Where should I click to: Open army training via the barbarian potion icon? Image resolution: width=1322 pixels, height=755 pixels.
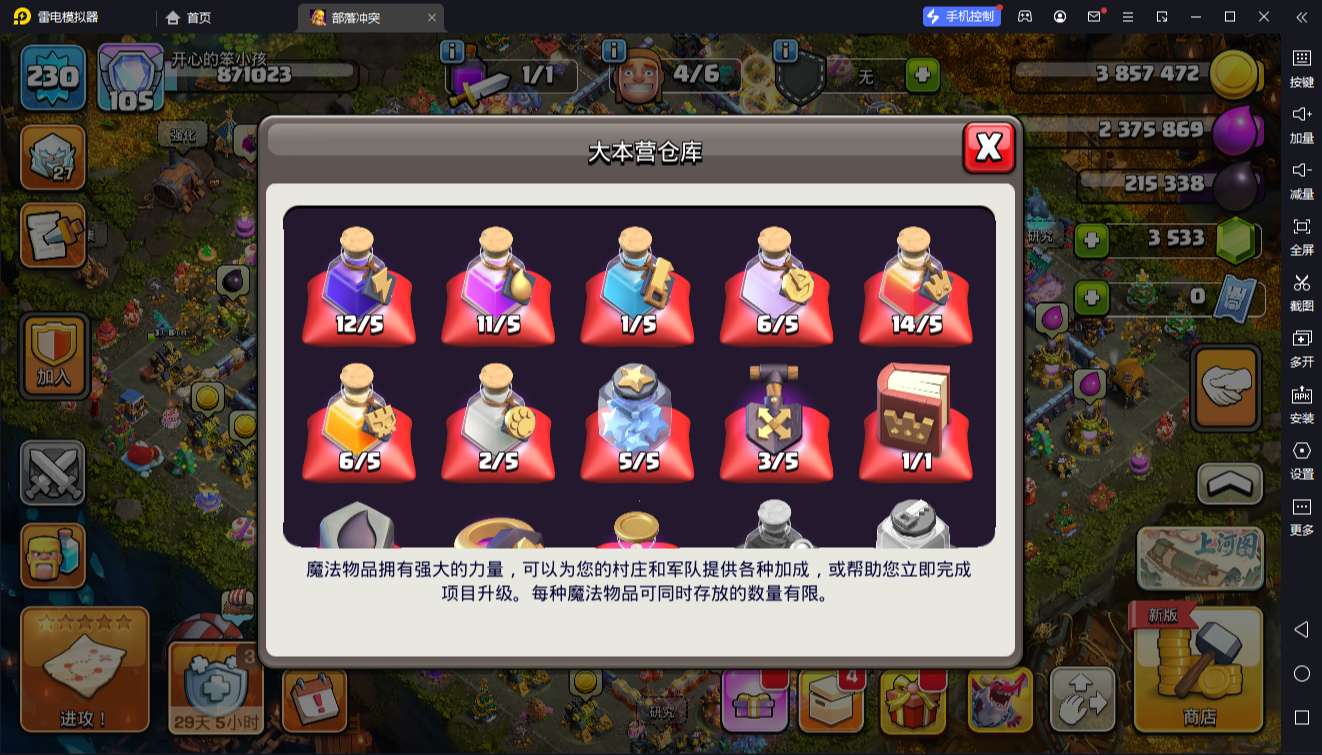(x=52, y=555)
